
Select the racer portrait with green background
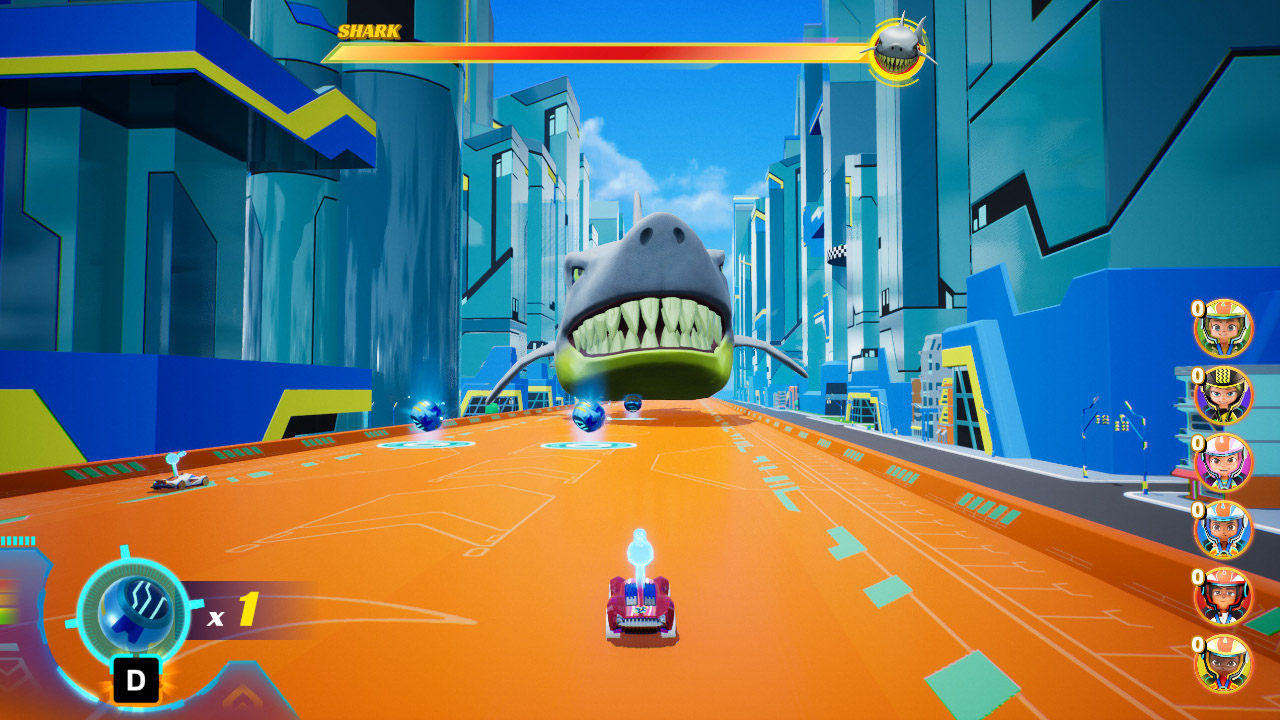(1223, 328)
